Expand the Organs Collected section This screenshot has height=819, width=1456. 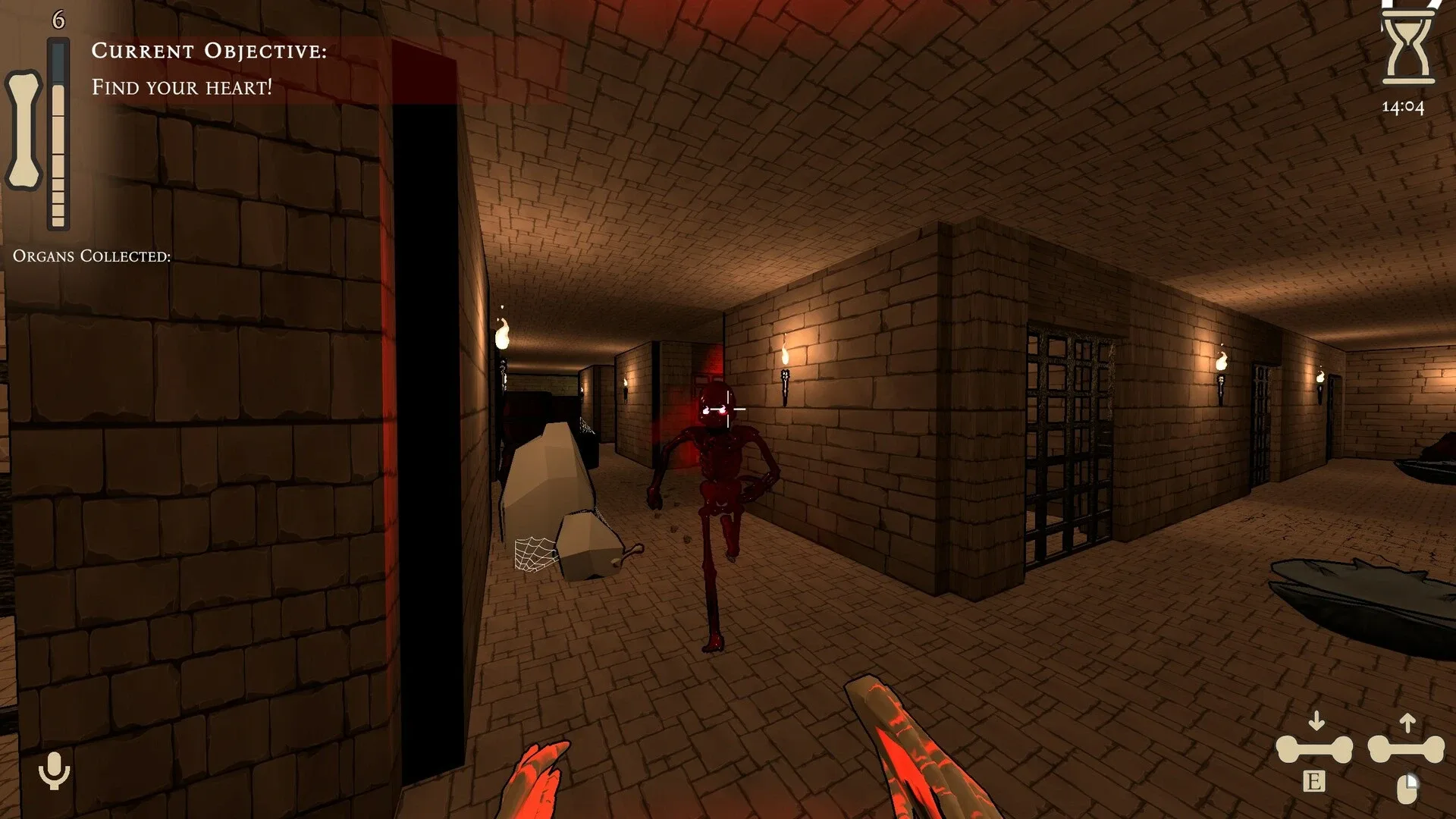91,256
